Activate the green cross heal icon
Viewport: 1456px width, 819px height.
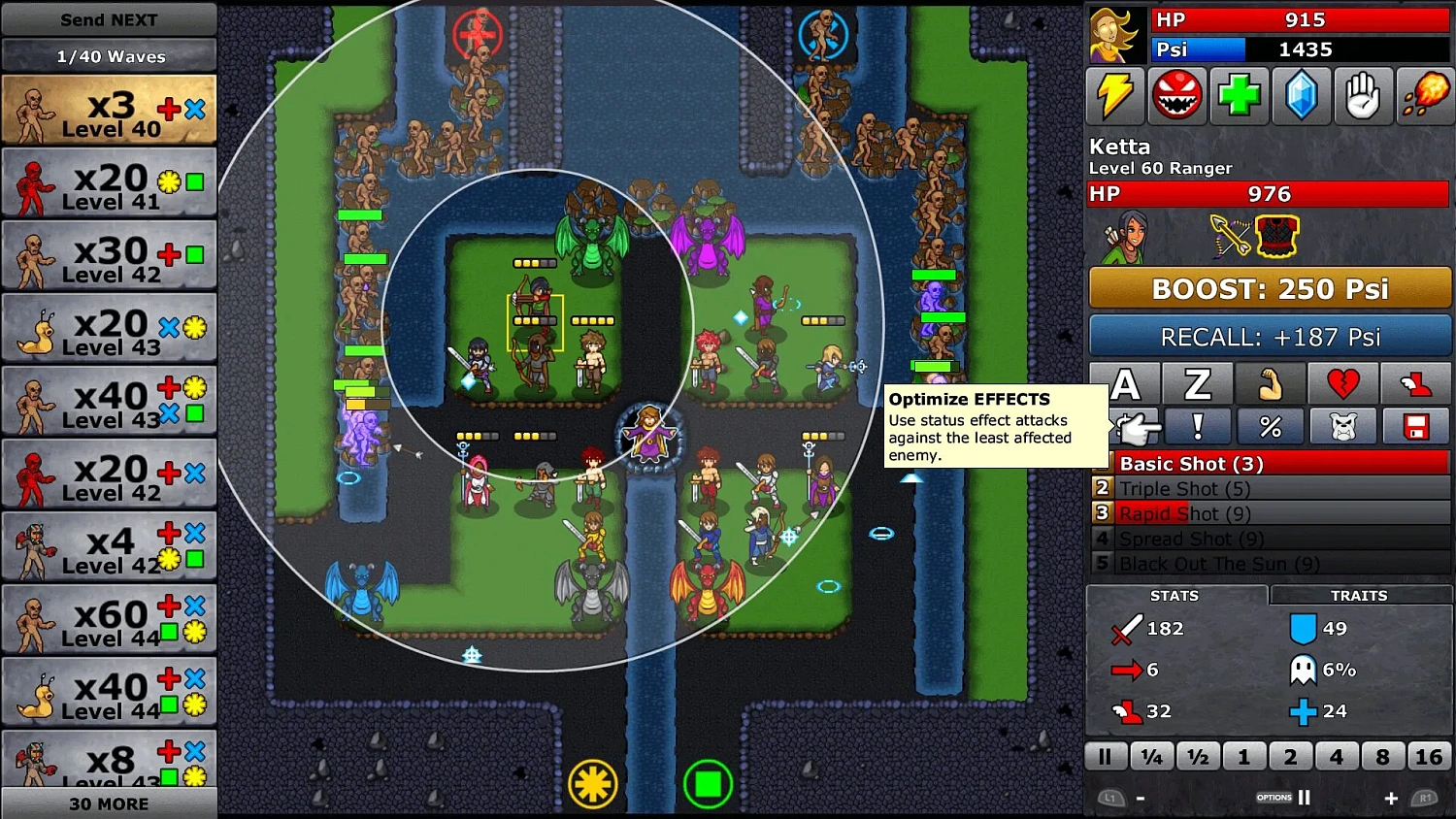point(1240,96)
